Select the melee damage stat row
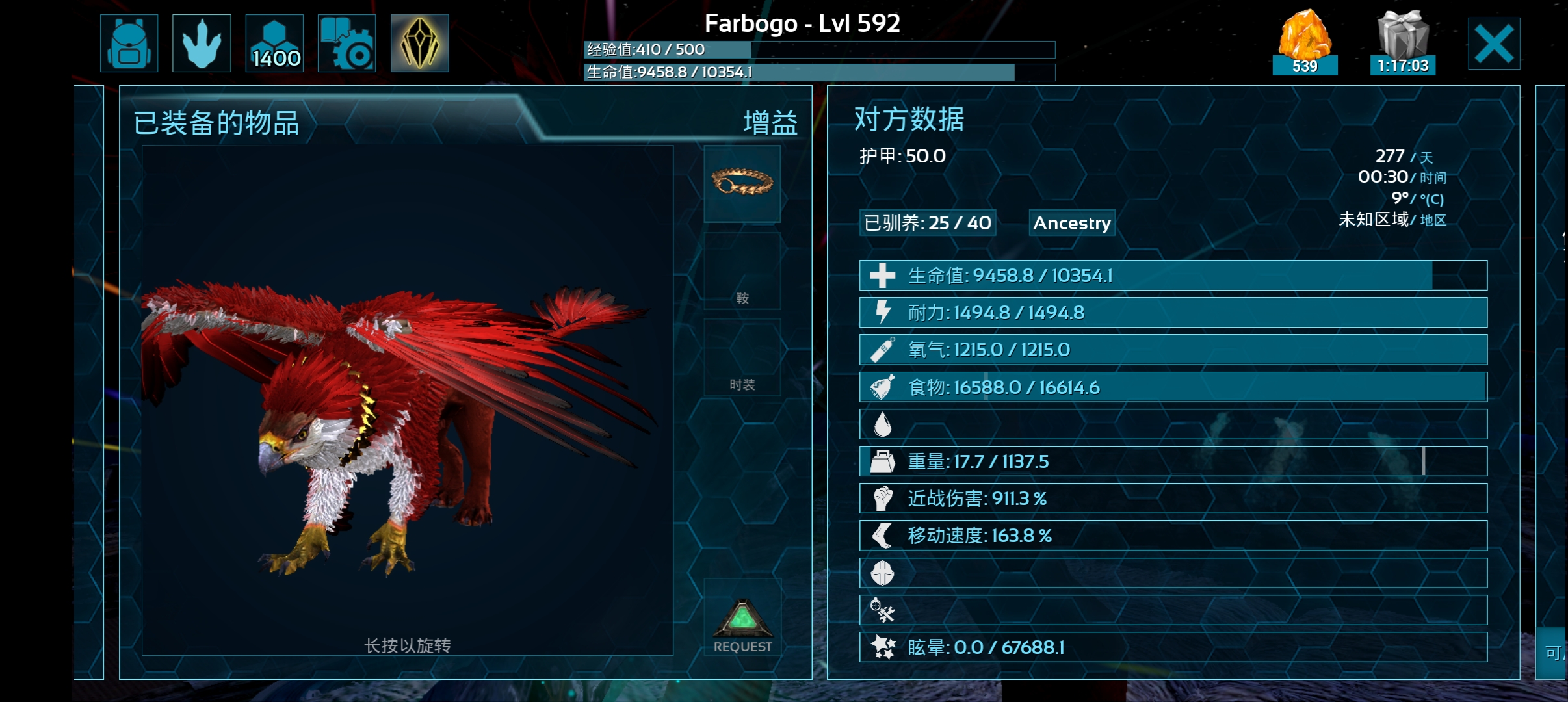The width and height of the screenshot is (1568, 702). point(1173,499)
